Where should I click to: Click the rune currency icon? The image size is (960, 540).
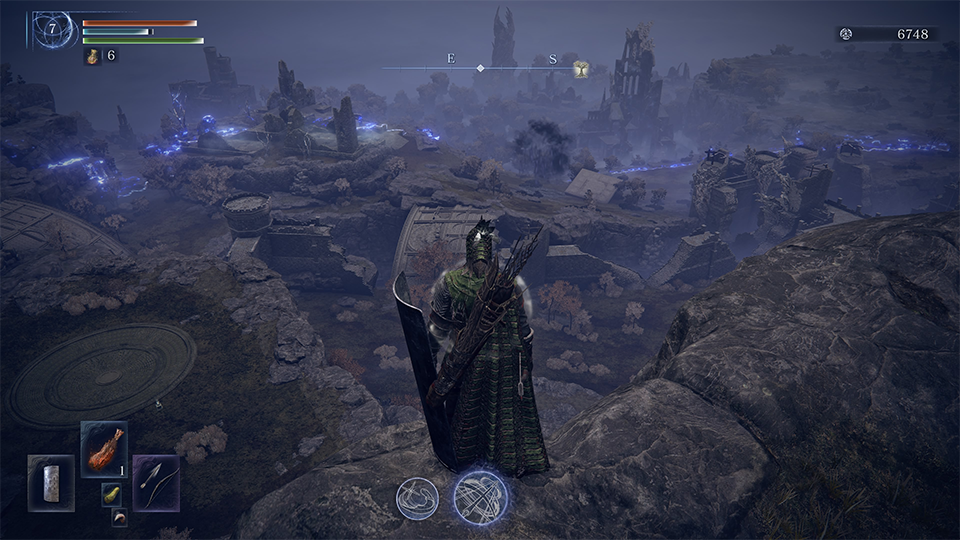pyautogui.click(x=846, y=34)
